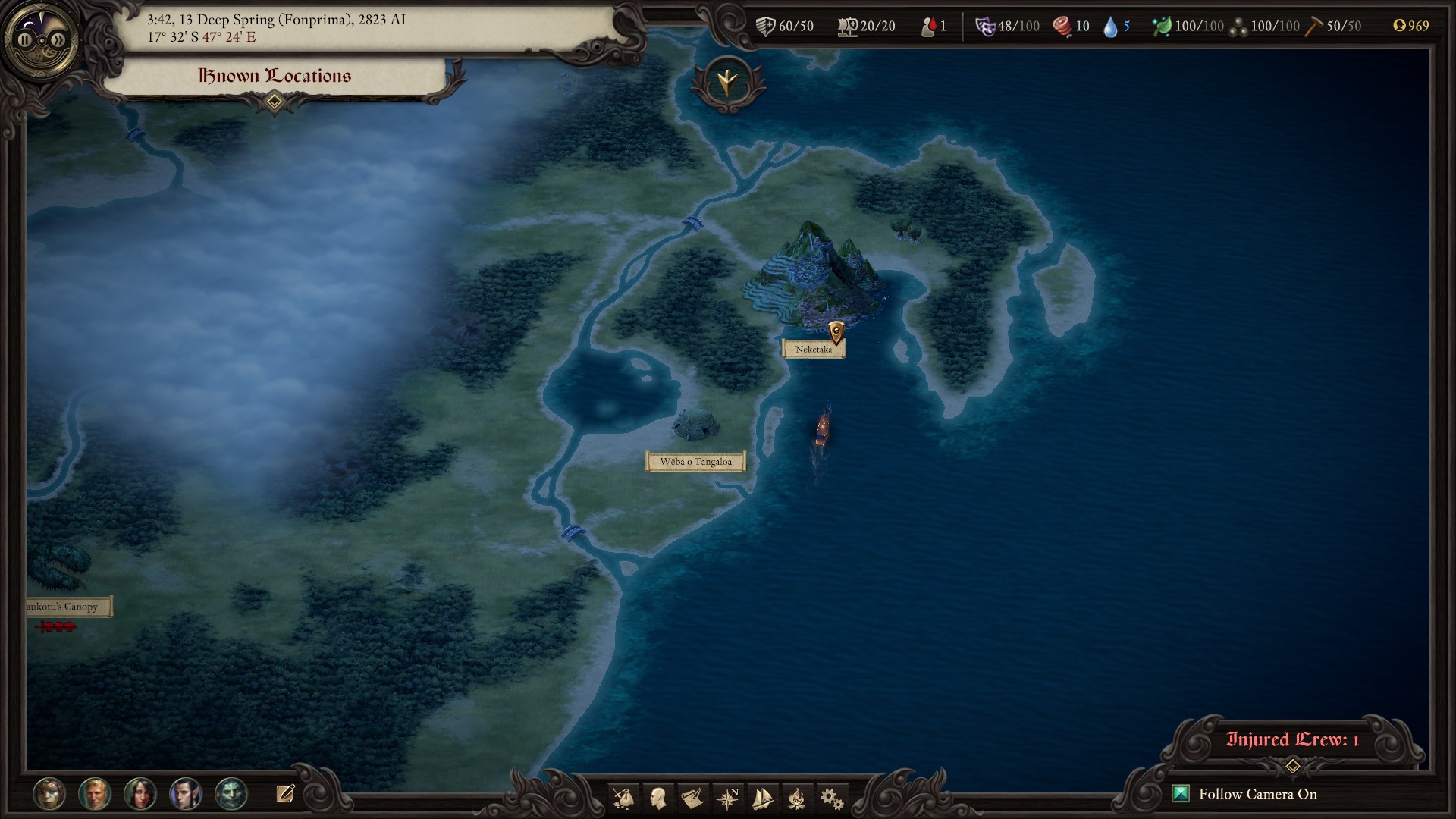Open the ship management sailboat icon
Viewport: 1456px width, 819px height.
[762, 798]
